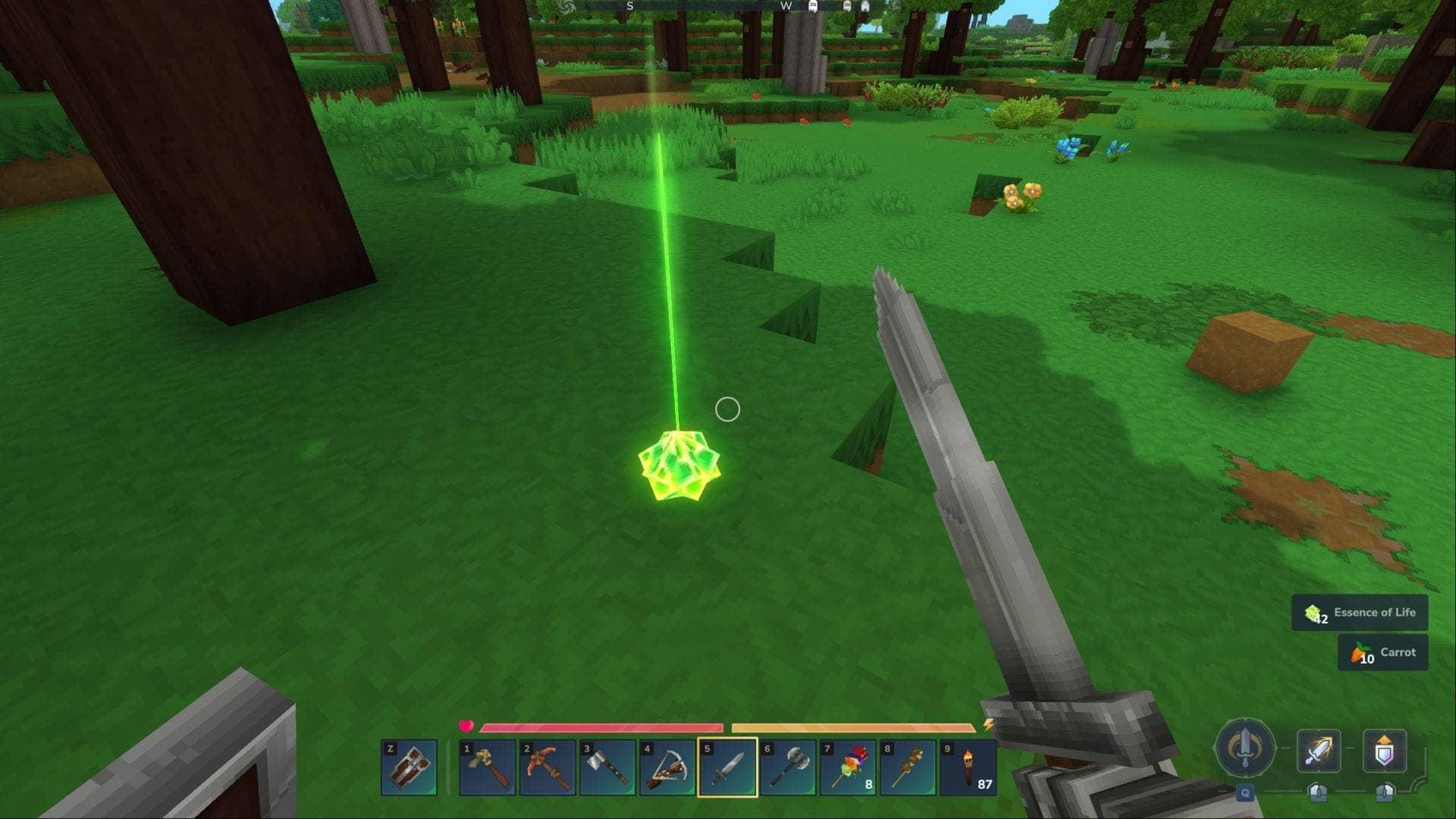Equip the double-bladed battleaxe slot
The height and width of the screenshot is (819, 1456).
tap(787, 767)
